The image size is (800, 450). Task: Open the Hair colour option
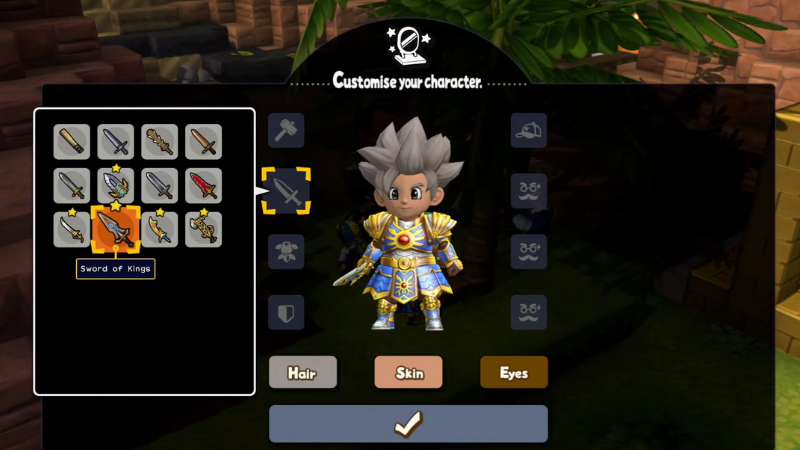[302, 372]
